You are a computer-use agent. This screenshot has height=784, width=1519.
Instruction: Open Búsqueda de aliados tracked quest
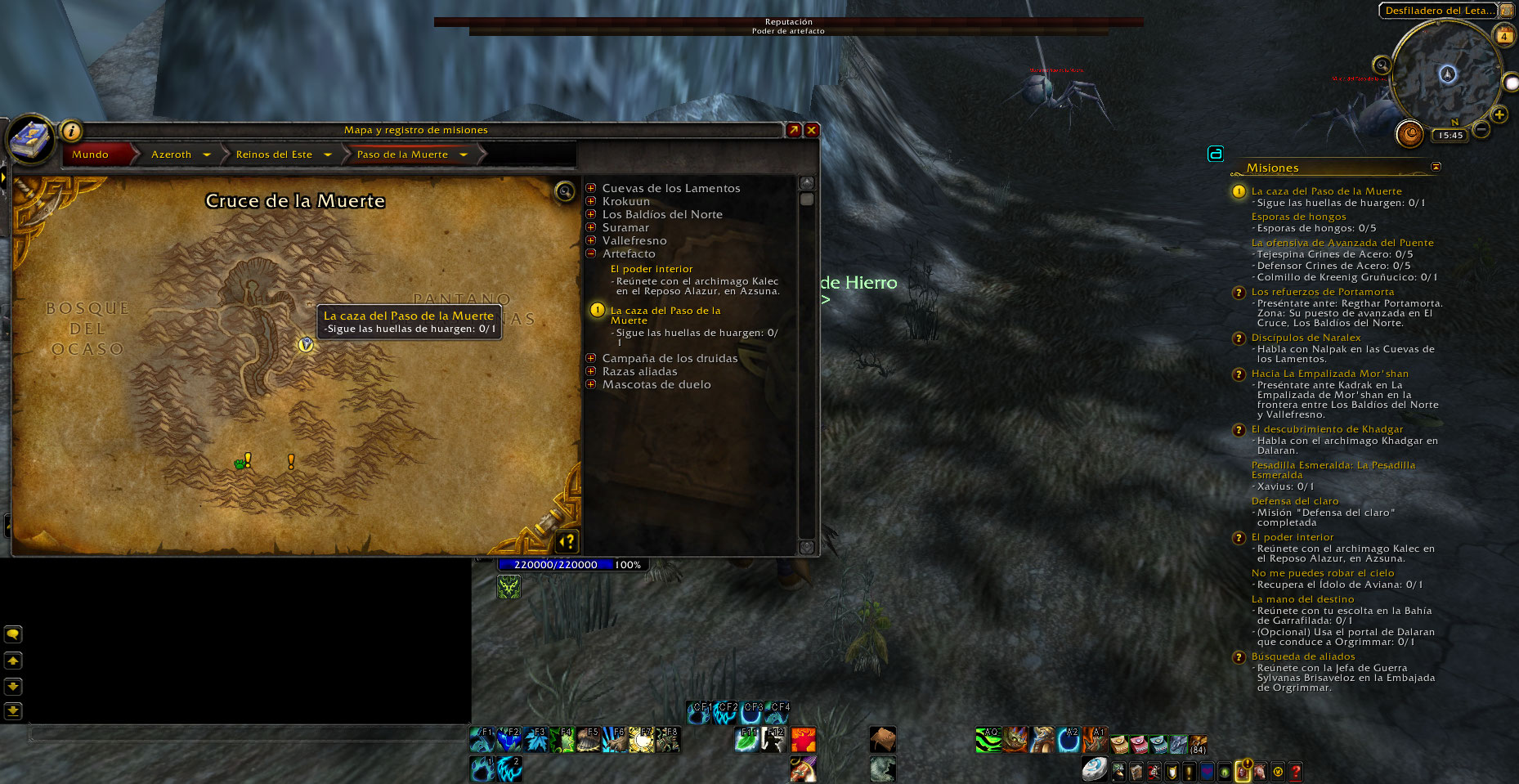(1303, 656)
